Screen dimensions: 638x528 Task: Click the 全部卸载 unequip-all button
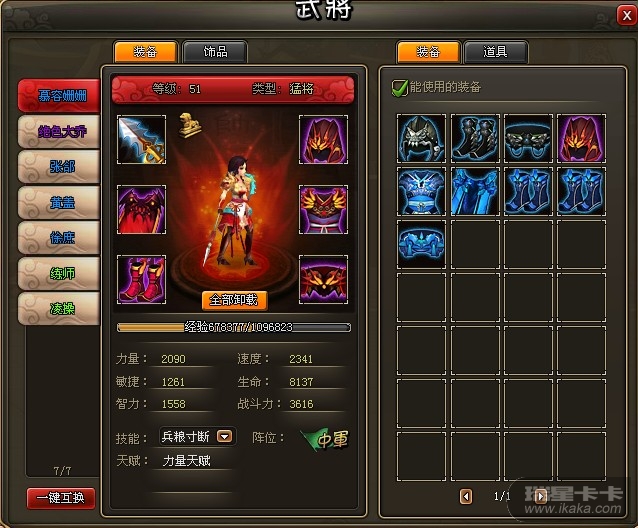coord(234,299)
